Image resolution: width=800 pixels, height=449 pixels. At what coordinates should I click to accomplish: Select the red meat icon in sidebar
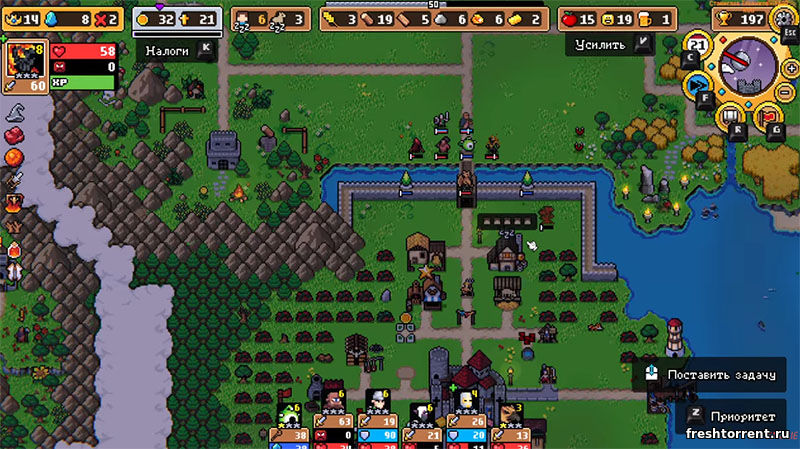pyautogui.click(x=15, y=135)
